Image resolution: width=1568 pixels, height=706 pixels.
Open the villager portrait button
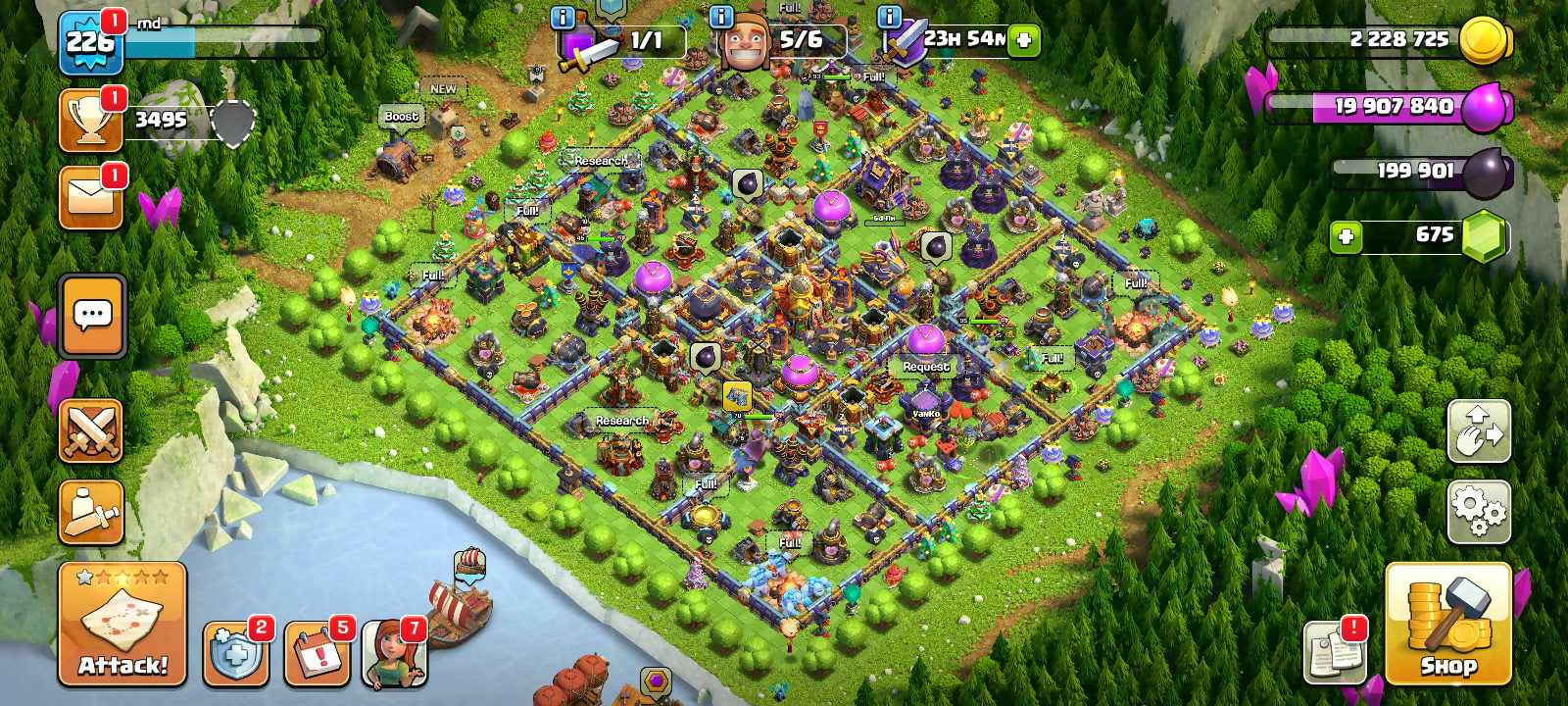(394, 653)
